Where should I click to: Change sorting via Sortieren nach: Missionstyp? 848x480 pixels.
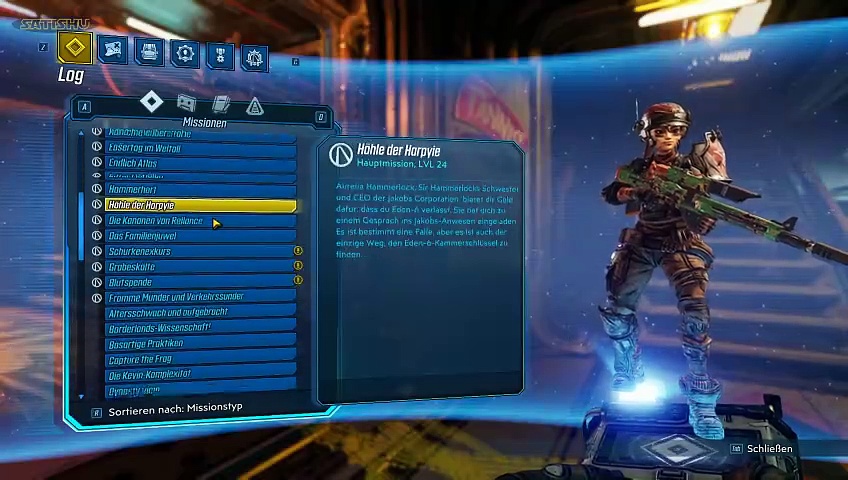click(175, 410)
